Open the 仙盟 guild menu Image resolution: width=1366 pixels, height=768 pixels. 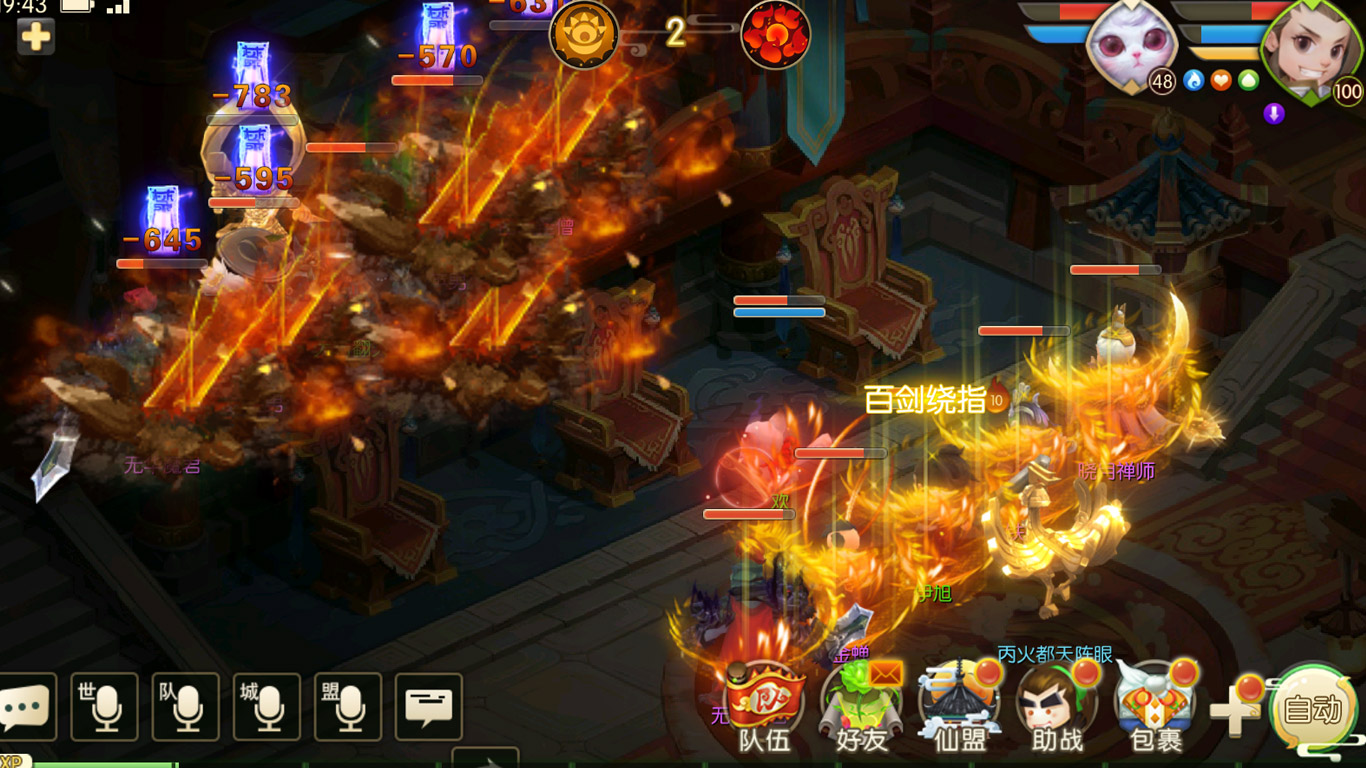point(959,703)
